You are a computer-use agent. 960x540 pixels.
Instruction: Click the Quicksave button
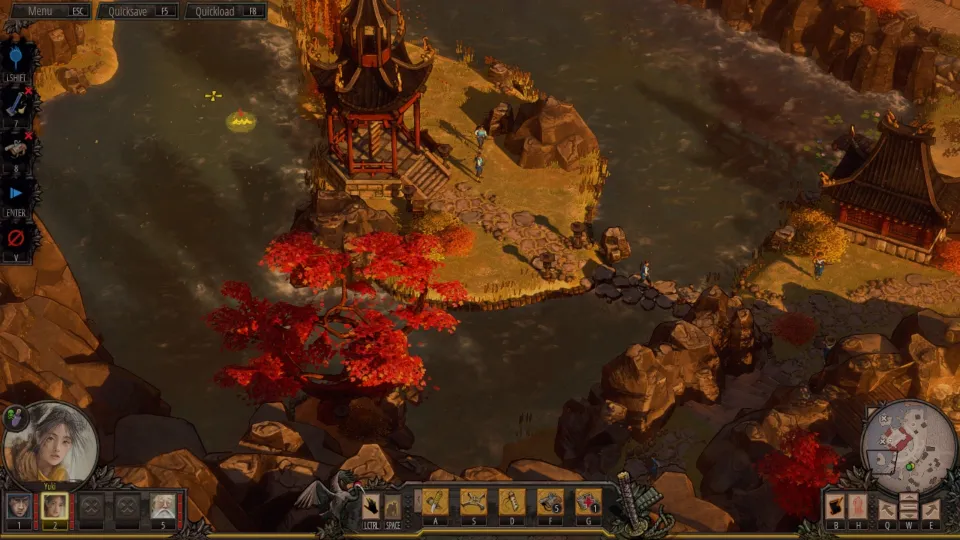(x=136, y=11)
